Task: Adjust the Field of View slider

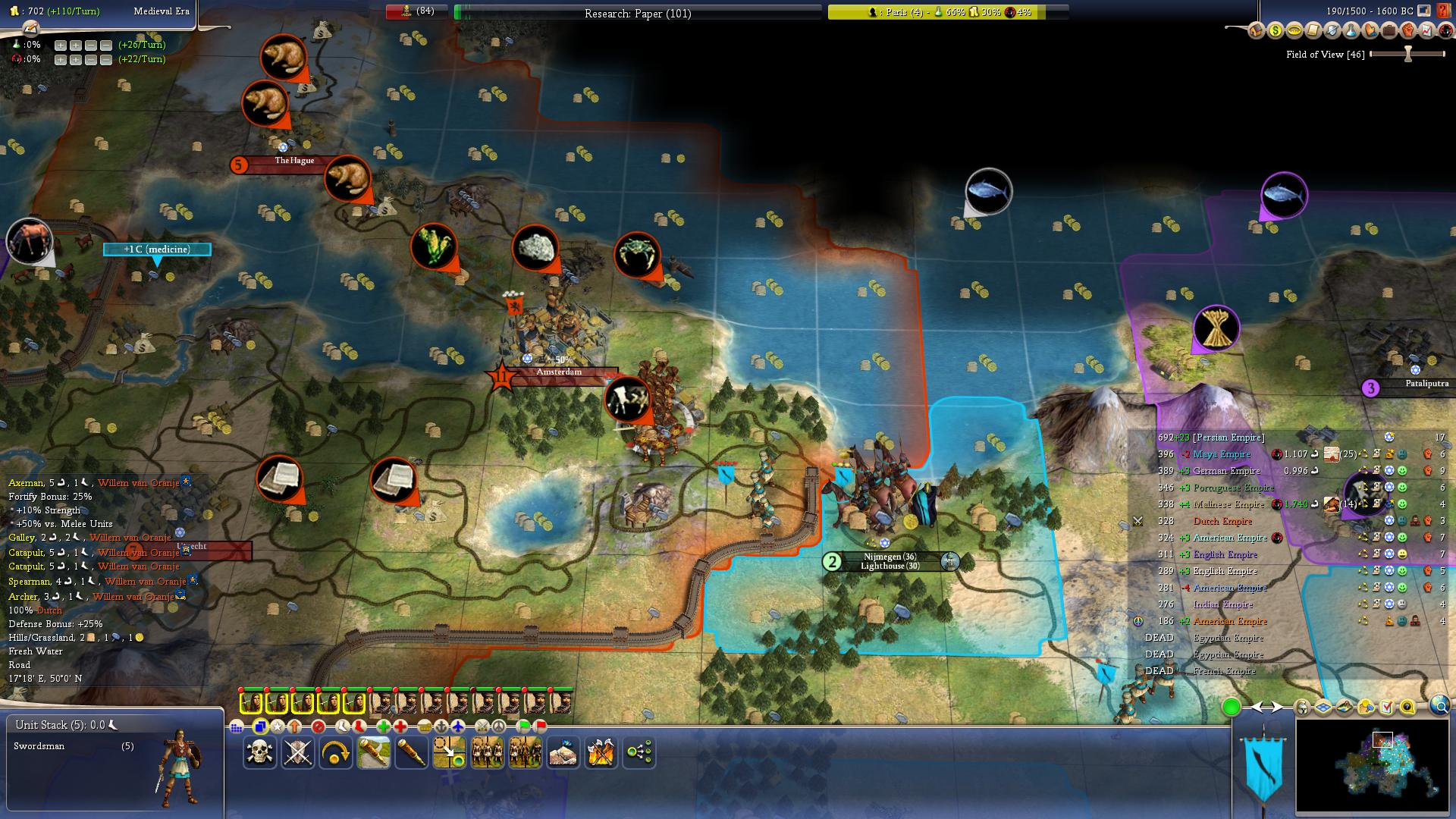Action: pyautogui.click(x=1407, y=54)
